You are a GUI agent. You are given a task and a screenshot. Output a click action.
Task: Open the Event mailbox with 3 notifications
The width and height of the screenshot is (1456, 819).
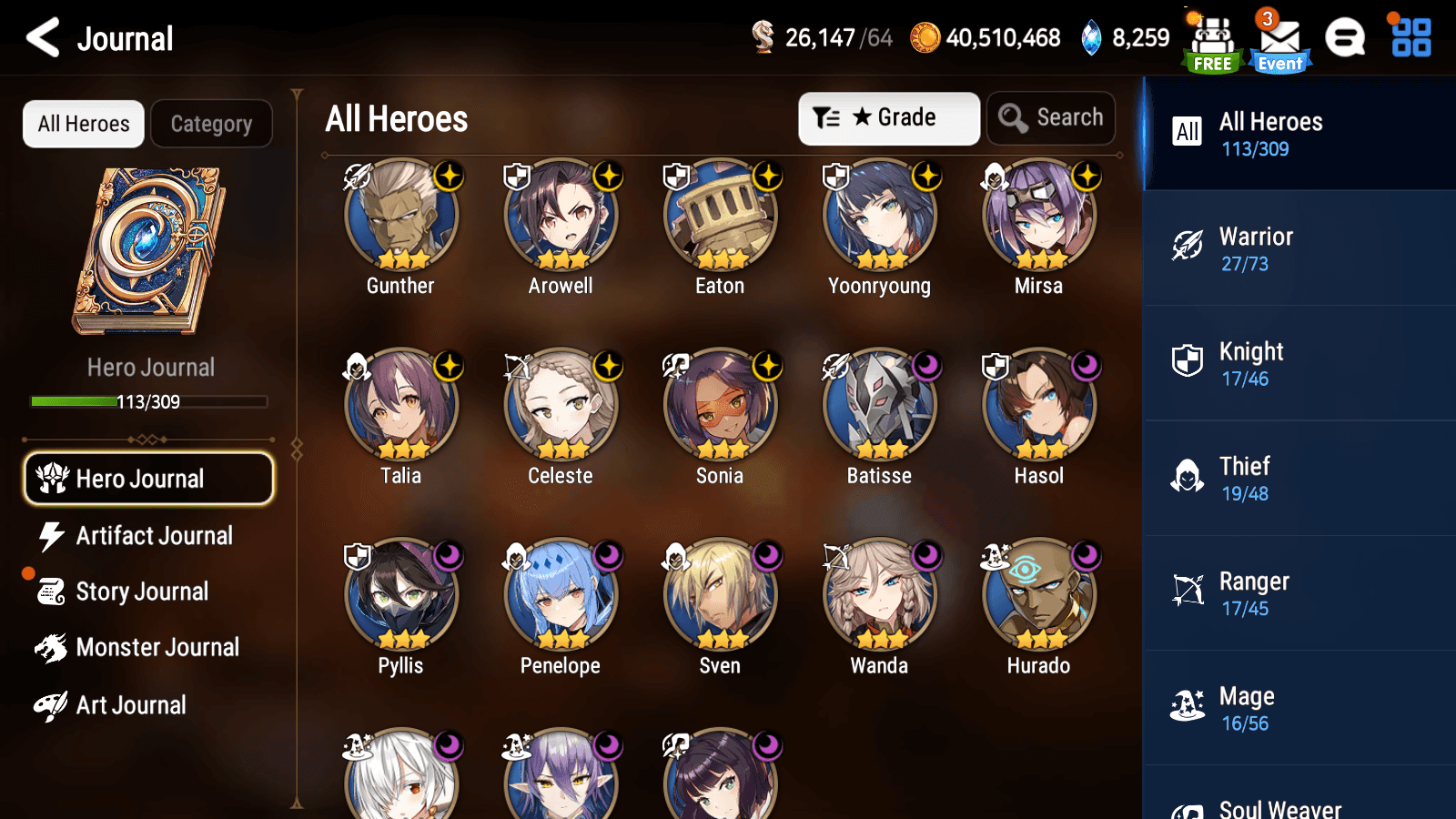(x=1279, y=38)
